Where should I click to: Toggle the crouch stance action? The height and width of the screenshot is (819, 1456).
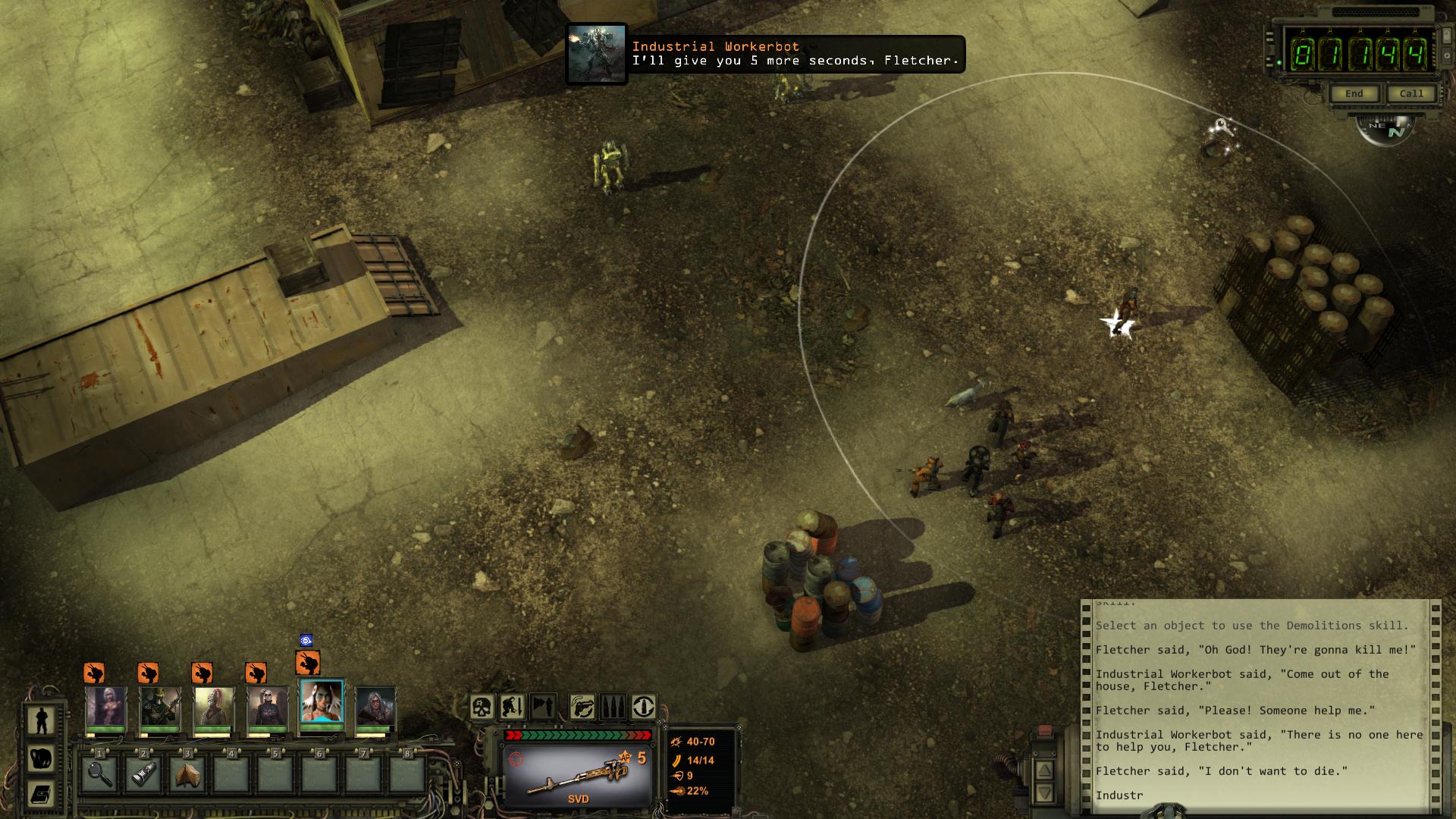pyautogui.click(x=512, y=707)
